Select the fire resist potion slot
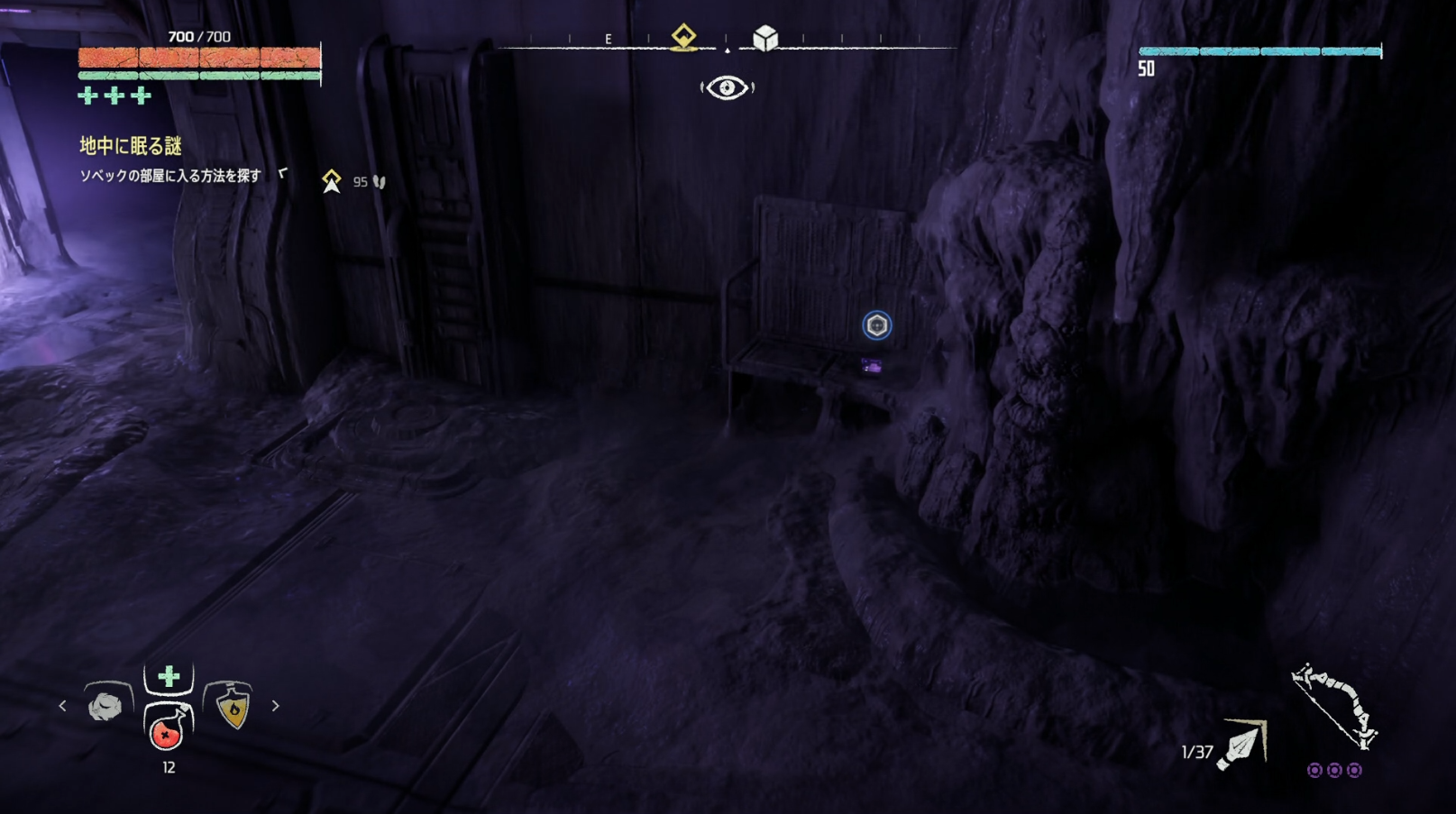The width and height of the screenshot is (1456, 814). [x=232, y=706]
